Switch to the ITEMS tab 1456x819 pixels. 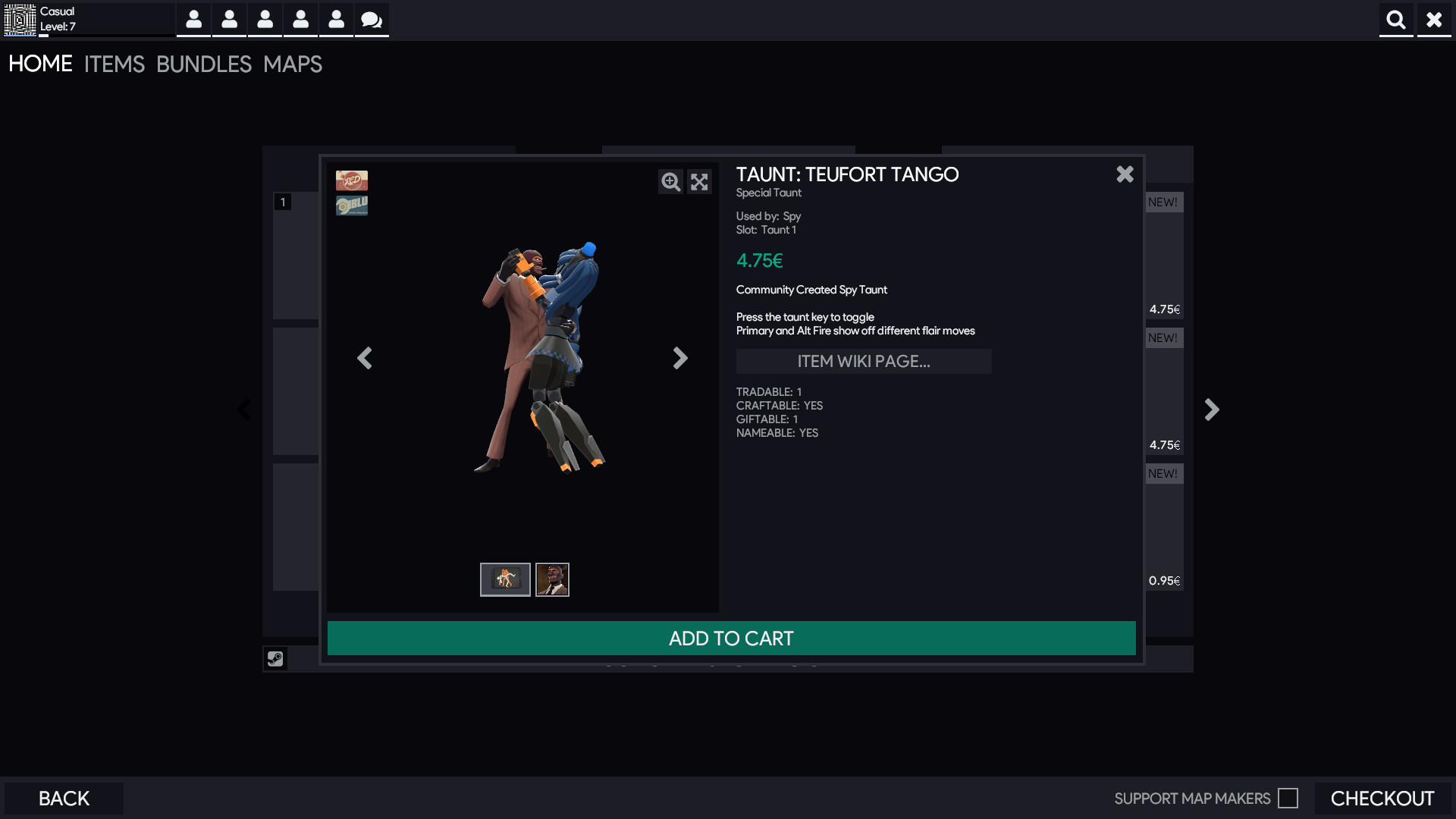click(114, 64)
